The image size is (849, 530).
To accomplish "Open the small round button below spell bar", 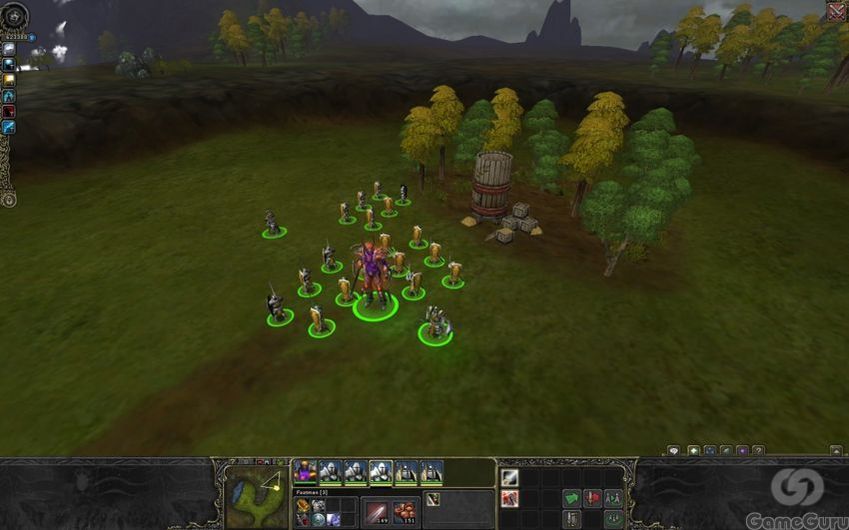I will click(9, 198).
